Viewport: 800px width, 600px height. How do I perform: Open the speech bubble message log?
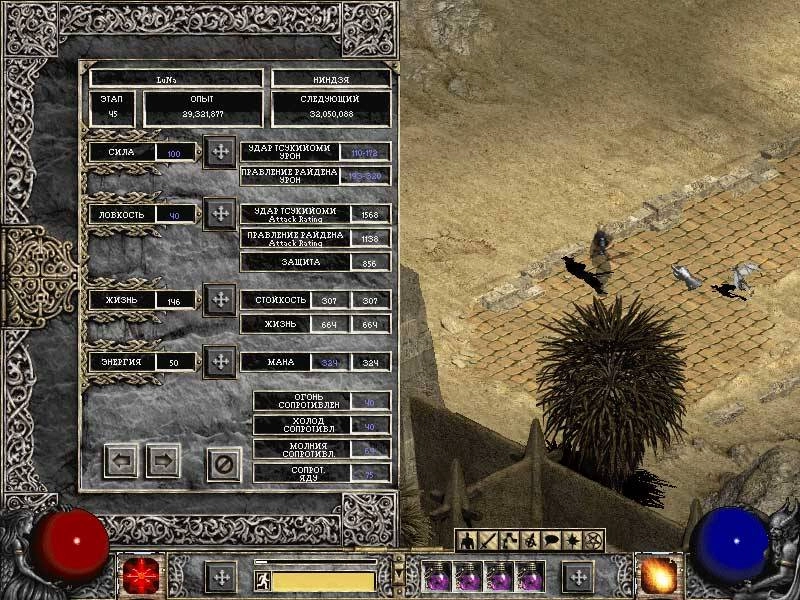pos(552,540)
